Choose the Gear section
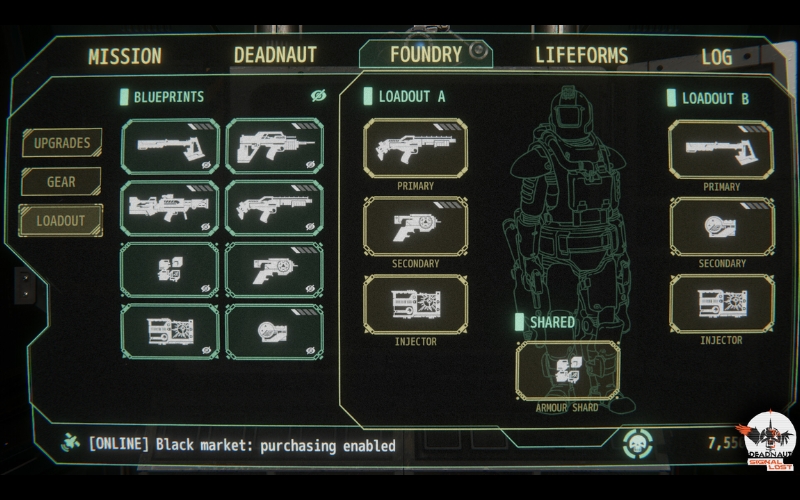This screenshot has width=800, height=500. (x=62, y=182)
